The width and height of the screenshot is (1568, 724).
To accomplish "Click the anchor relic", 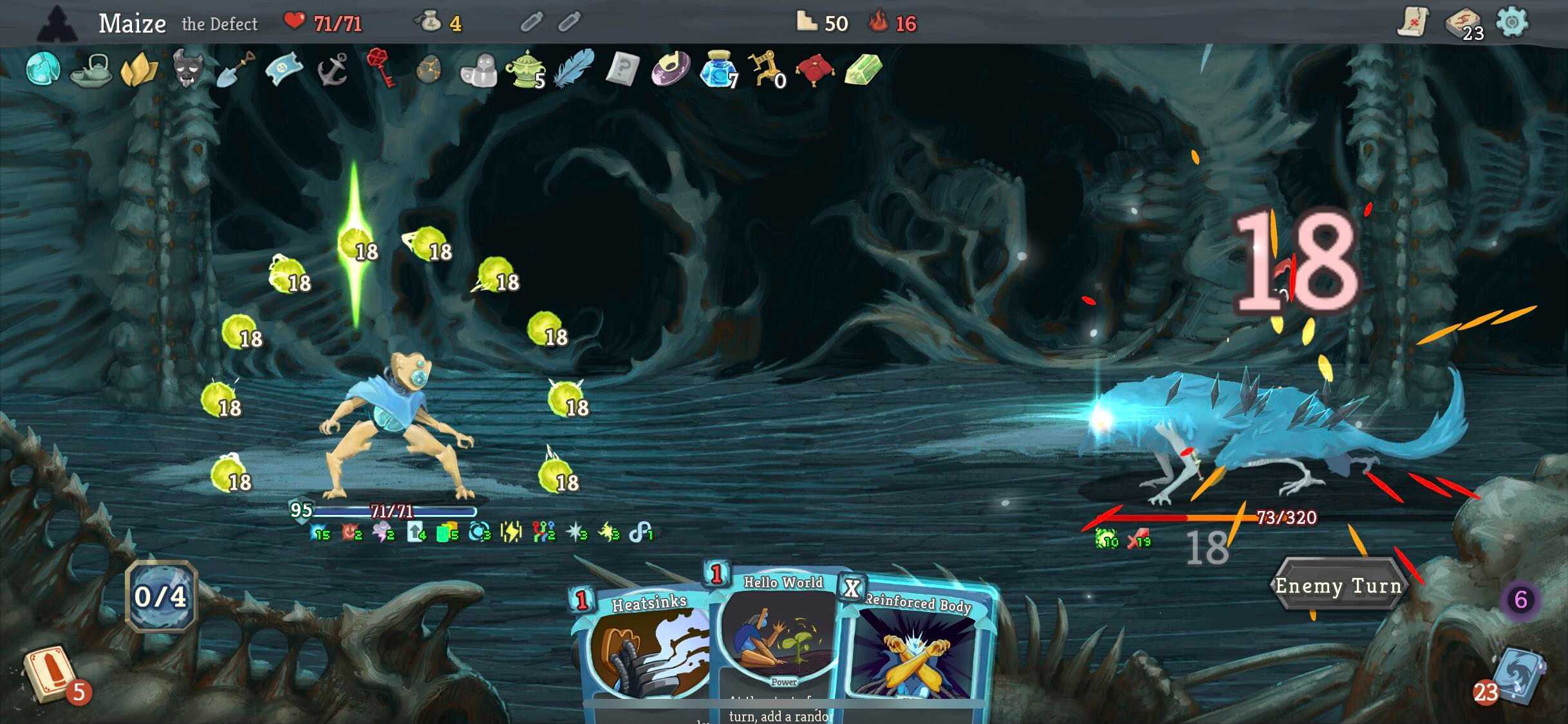I will (x=333, y=69).
